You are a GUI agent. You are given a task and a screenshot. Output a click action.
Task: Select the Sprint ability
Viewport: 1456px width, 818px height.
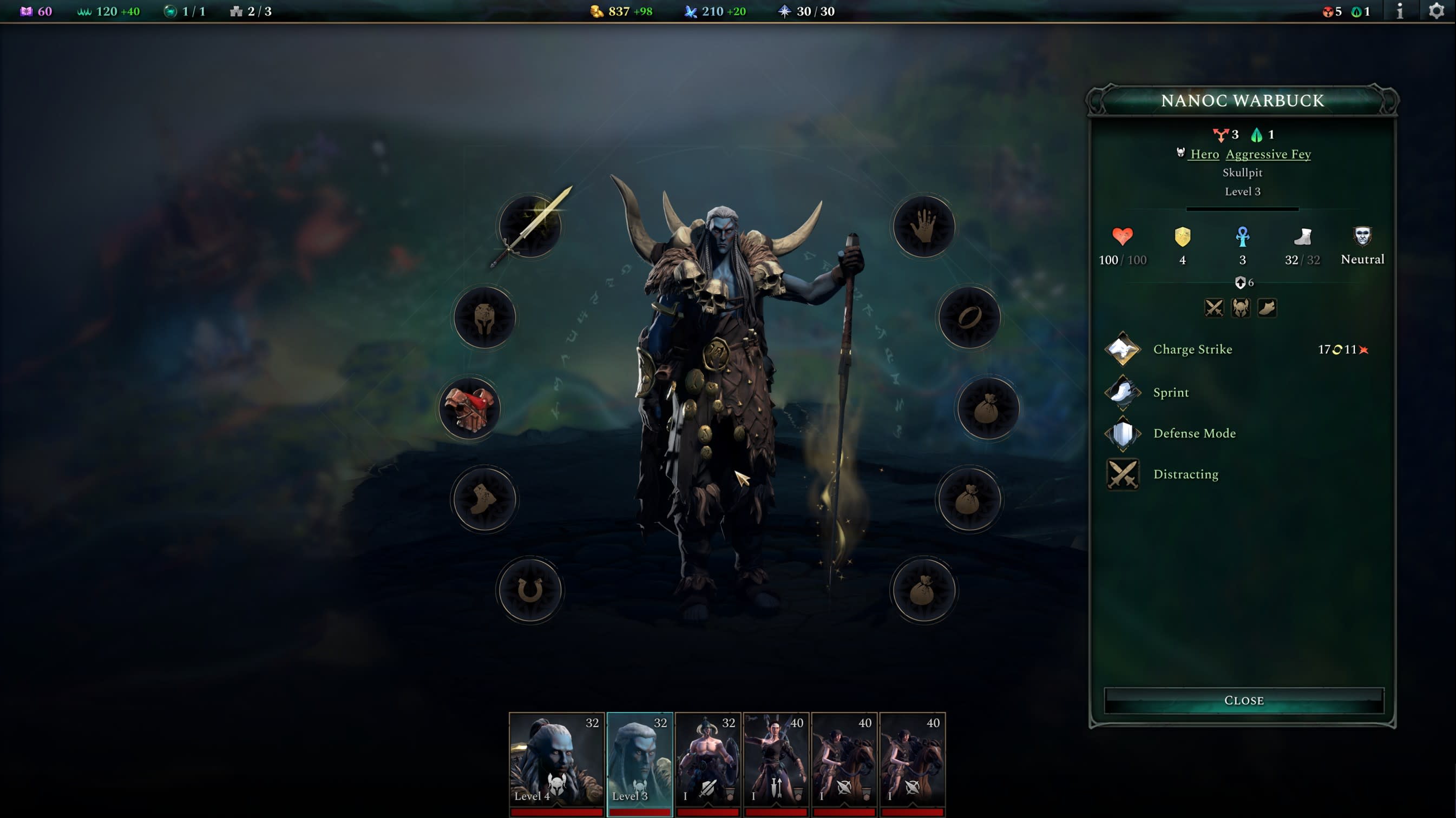1171,392
